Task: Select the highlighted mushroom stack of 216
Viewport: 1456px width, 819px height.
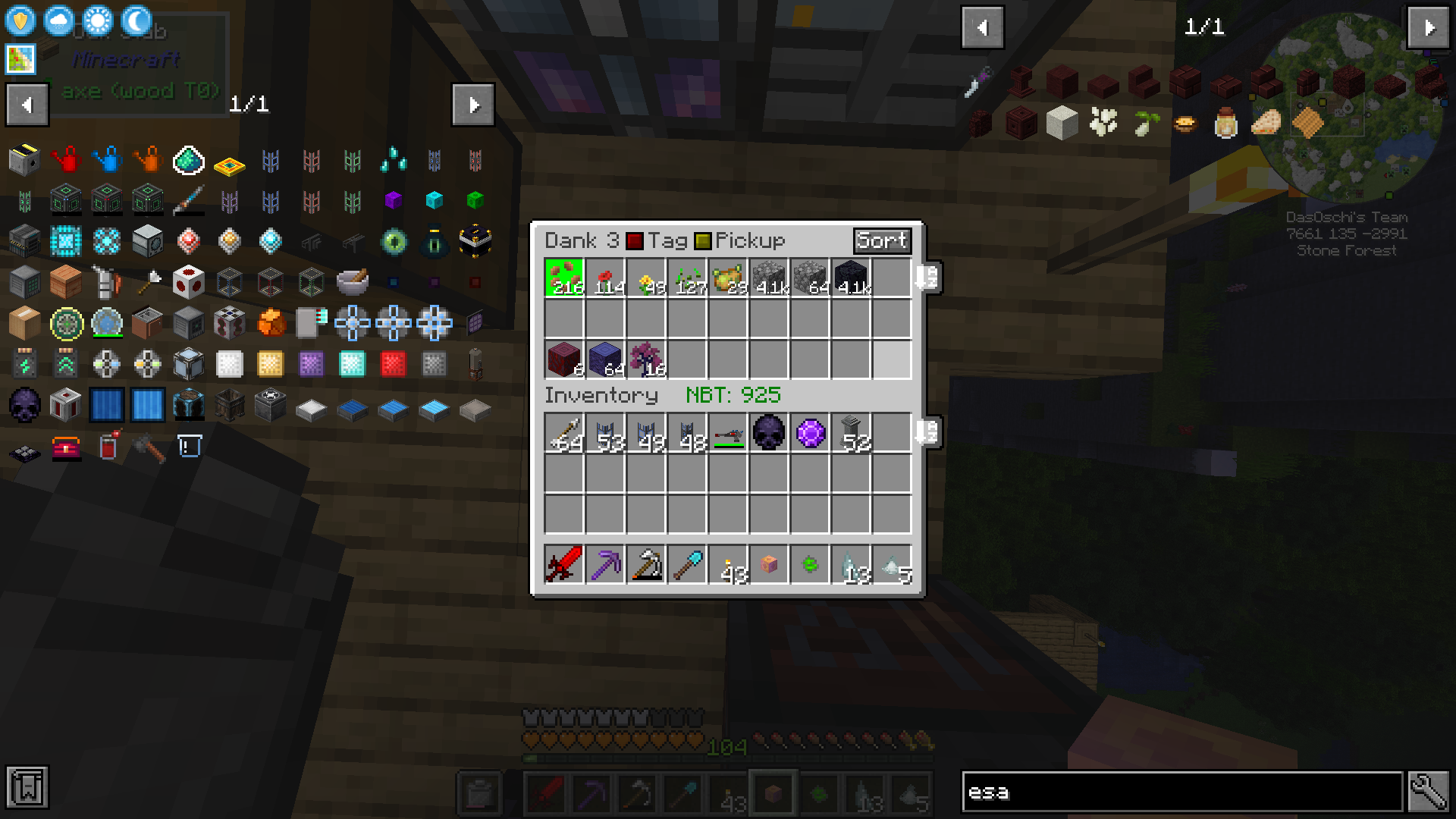Action: 563,278
